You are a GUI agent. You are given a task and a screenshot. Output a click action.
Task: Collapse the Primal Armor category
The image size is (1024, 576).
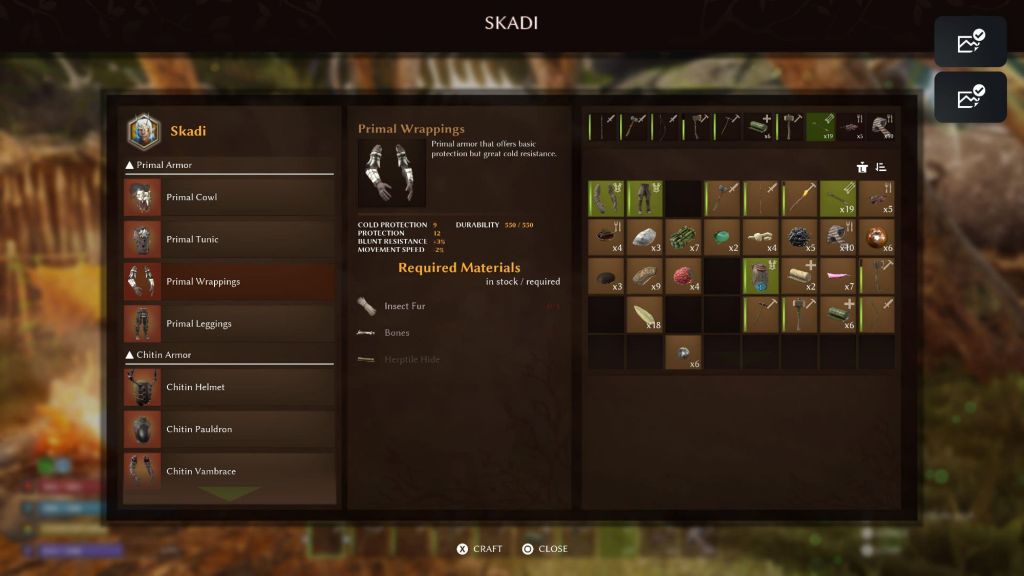(x=129, y=165)
